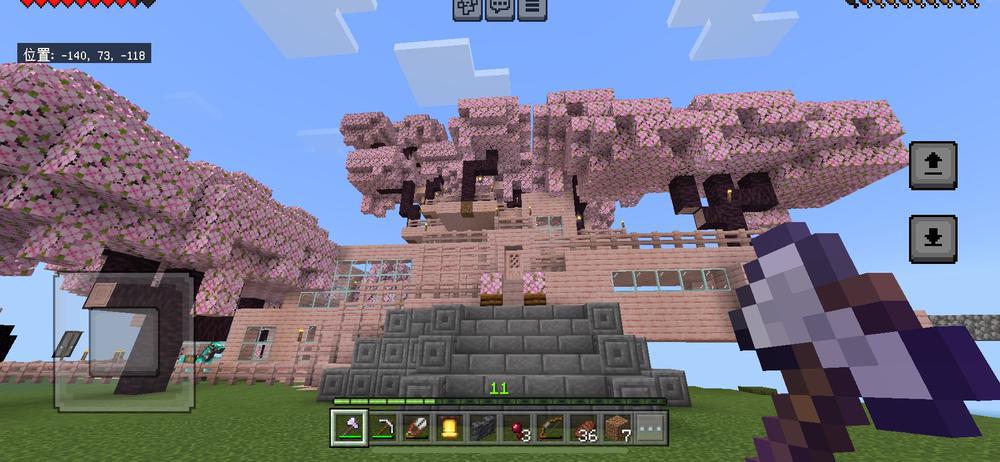The height and width of the screenshot is (462, 1000).
Task: Tap the fly up arrow button
Action: (933, 165)
